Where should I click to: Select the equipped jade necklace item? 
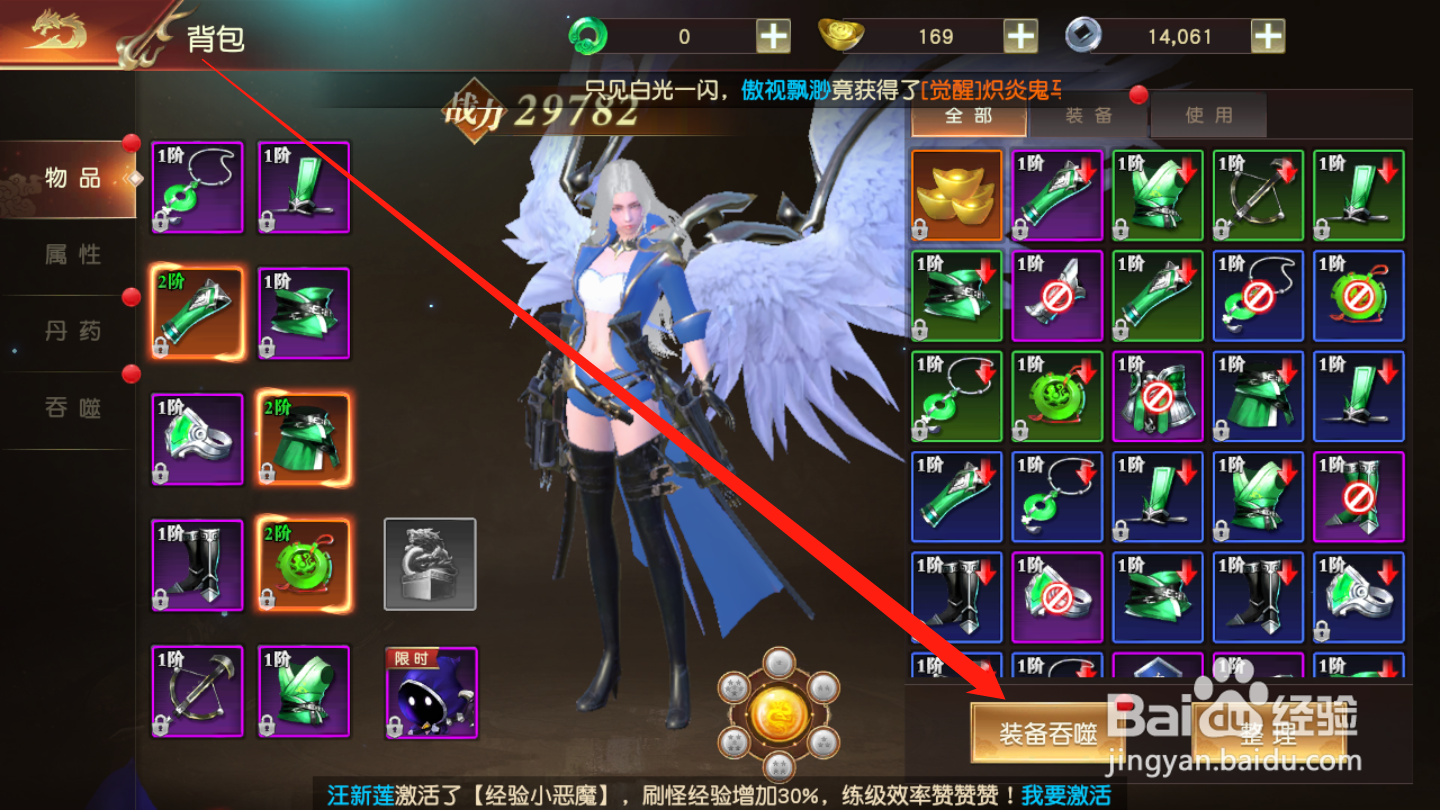point(196,187)
